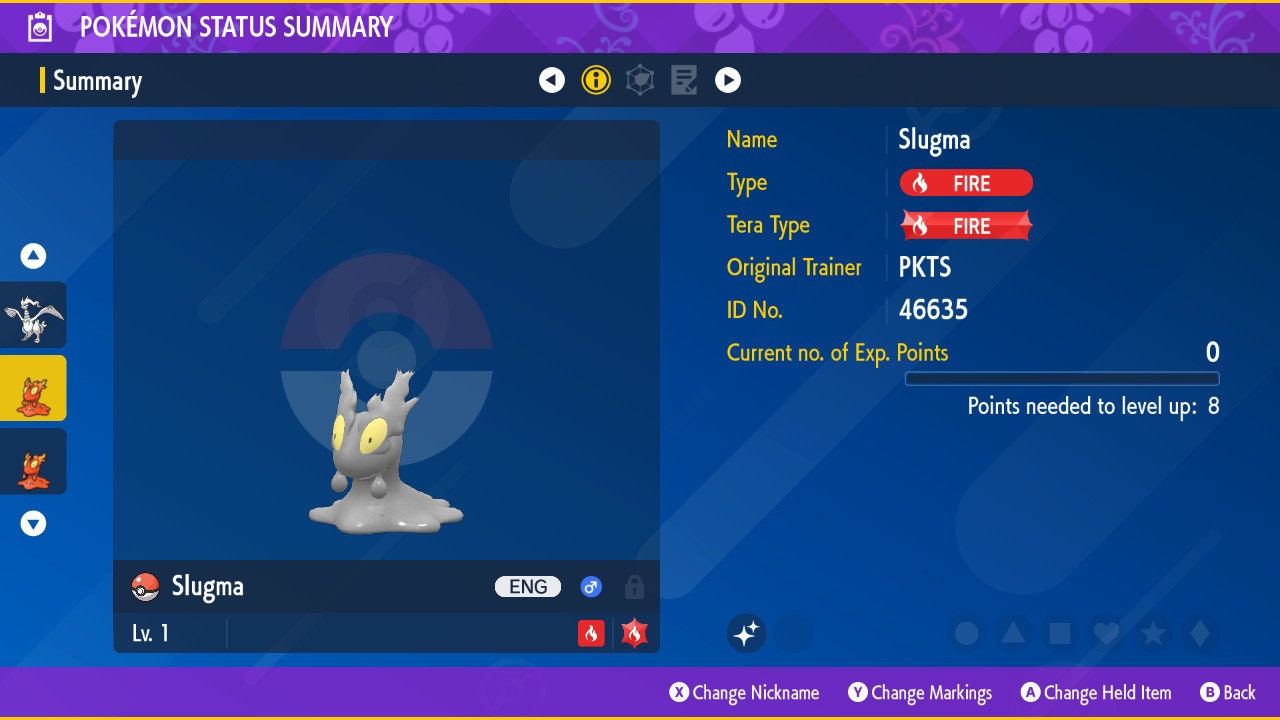Image resolution: width=1280 pixels, height=720 pixels.
Task: Select the info summary tab icon
Action: click(596, 80)
